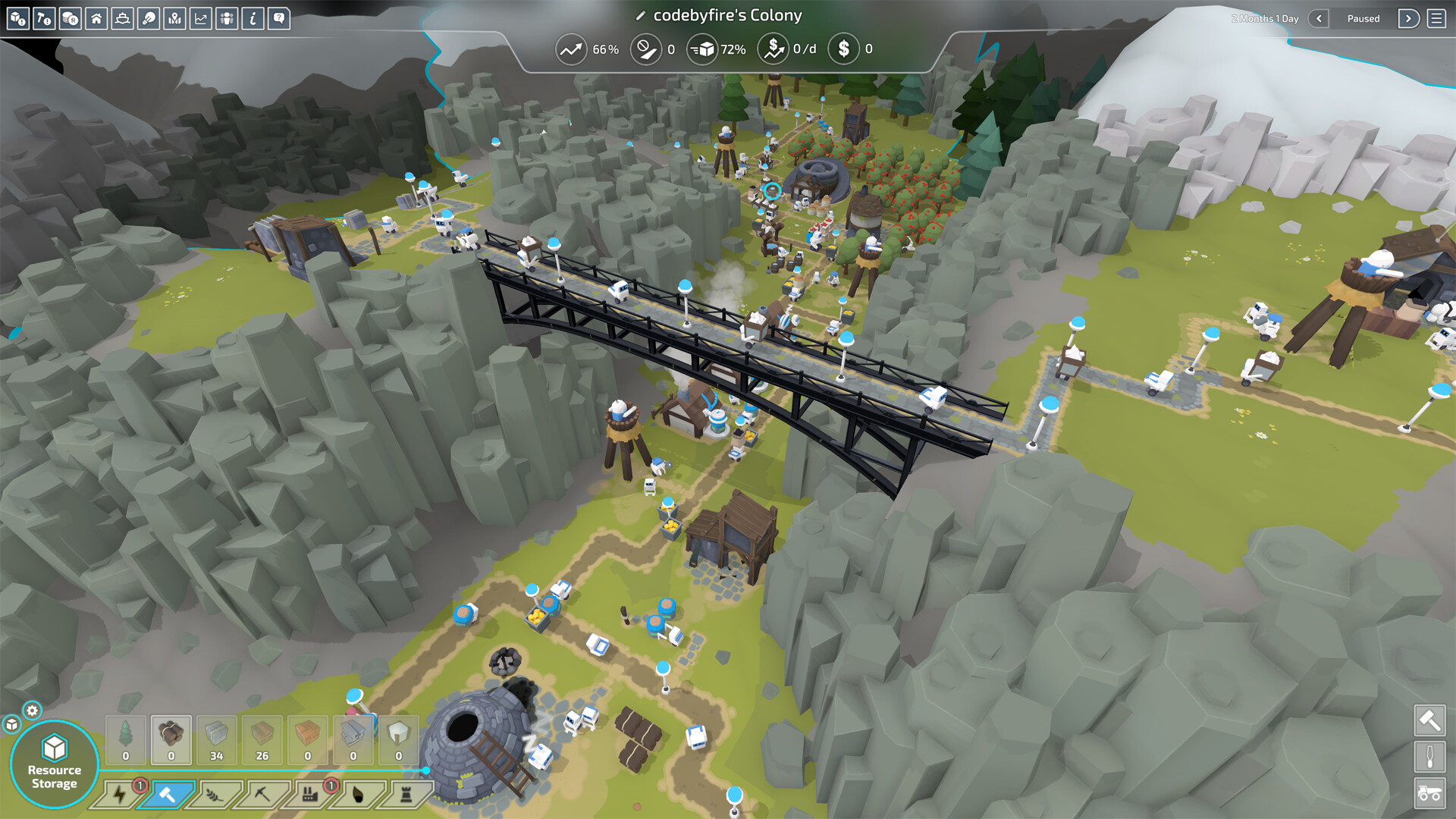Switch to the wheat farming build tab
Viewport: 1456px width, 819px height.
click(215, 795)
